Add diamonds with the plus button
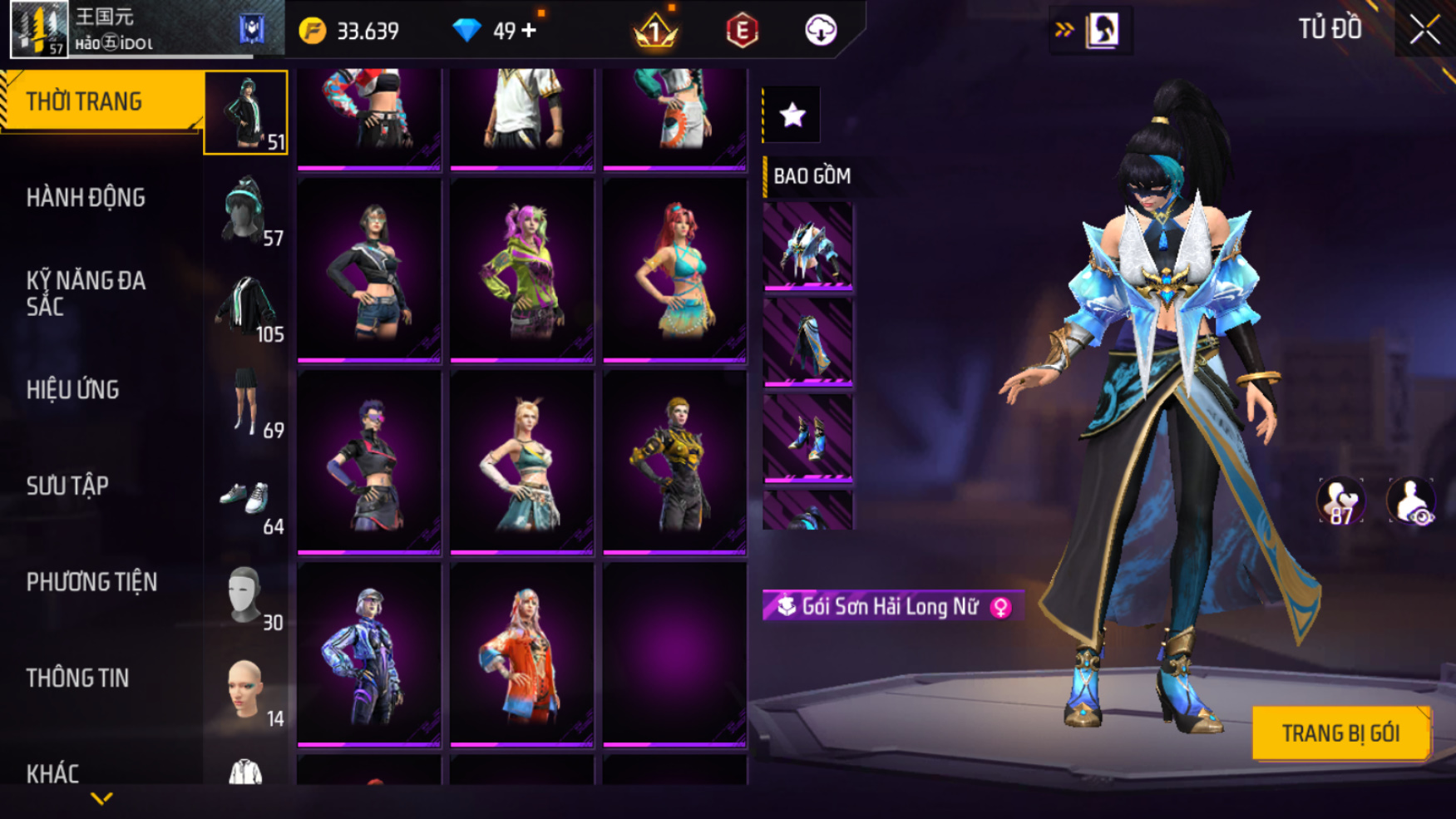Screen dimensions: 1456x819 (529, 31)
